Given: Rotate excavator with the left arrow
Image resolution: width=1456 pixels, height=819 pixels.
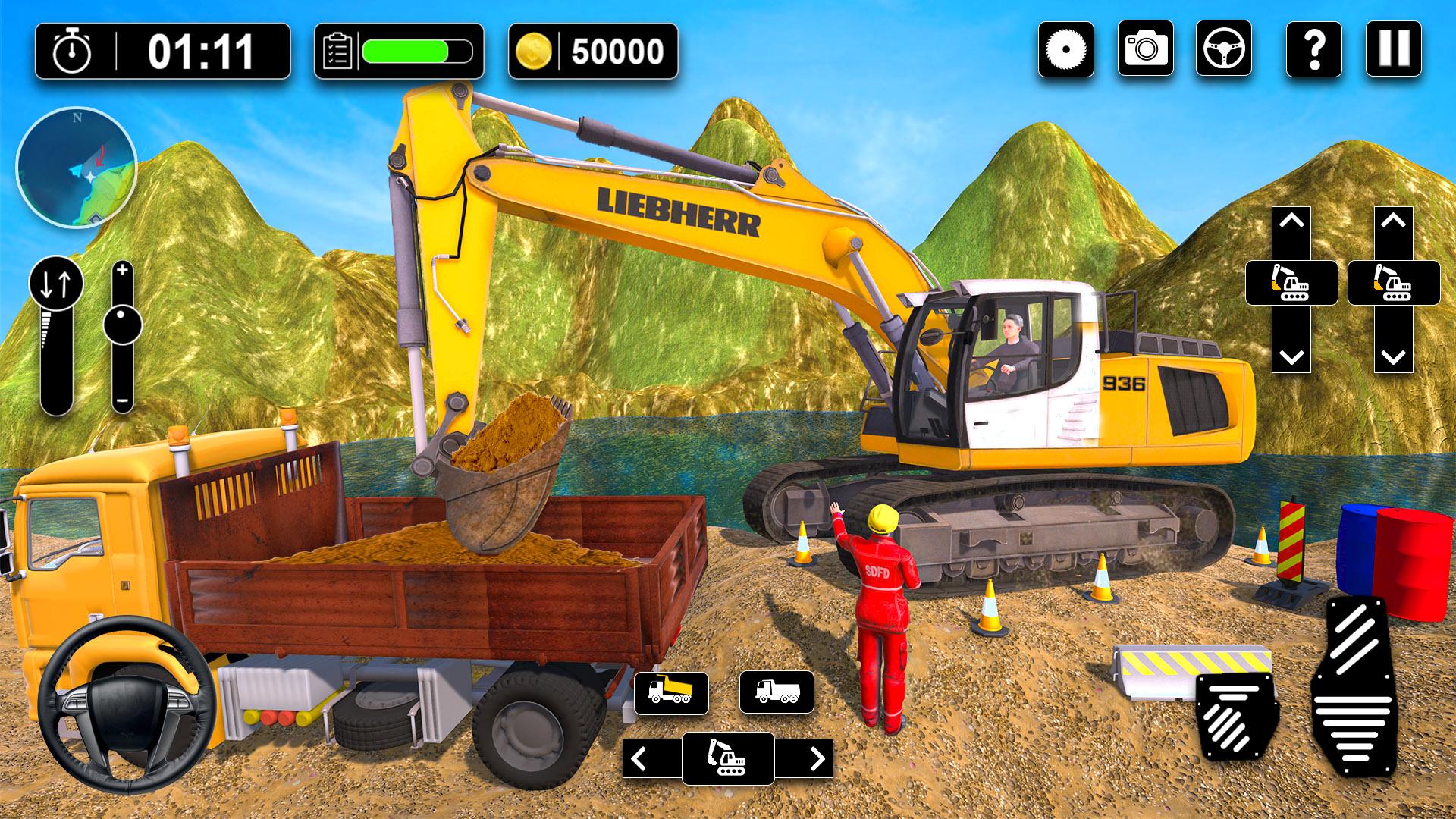Looking at the screenshot, I should (641, 758).
